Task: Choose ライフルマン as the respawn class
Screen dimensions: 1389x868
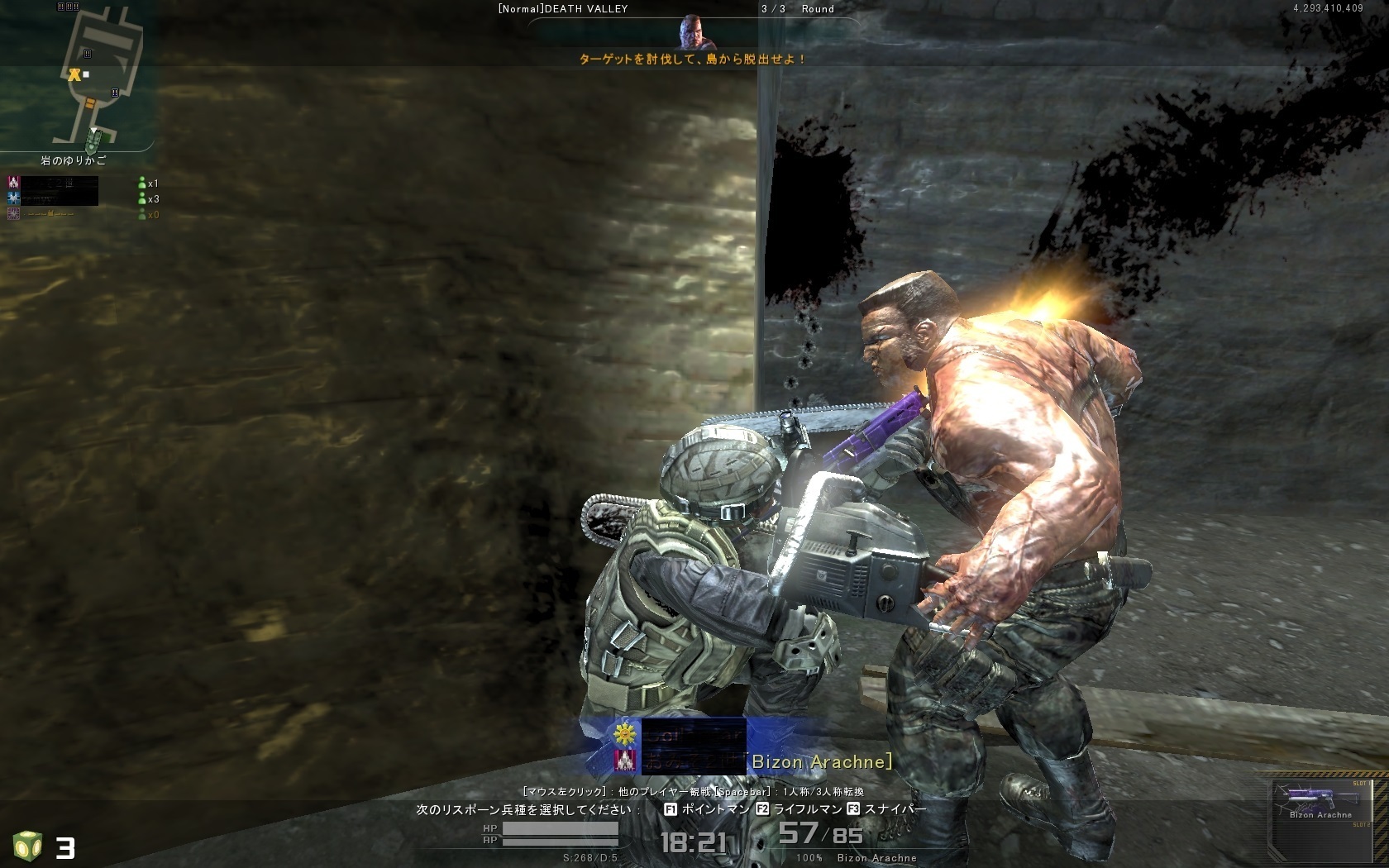Action: (x=799, y=809)
